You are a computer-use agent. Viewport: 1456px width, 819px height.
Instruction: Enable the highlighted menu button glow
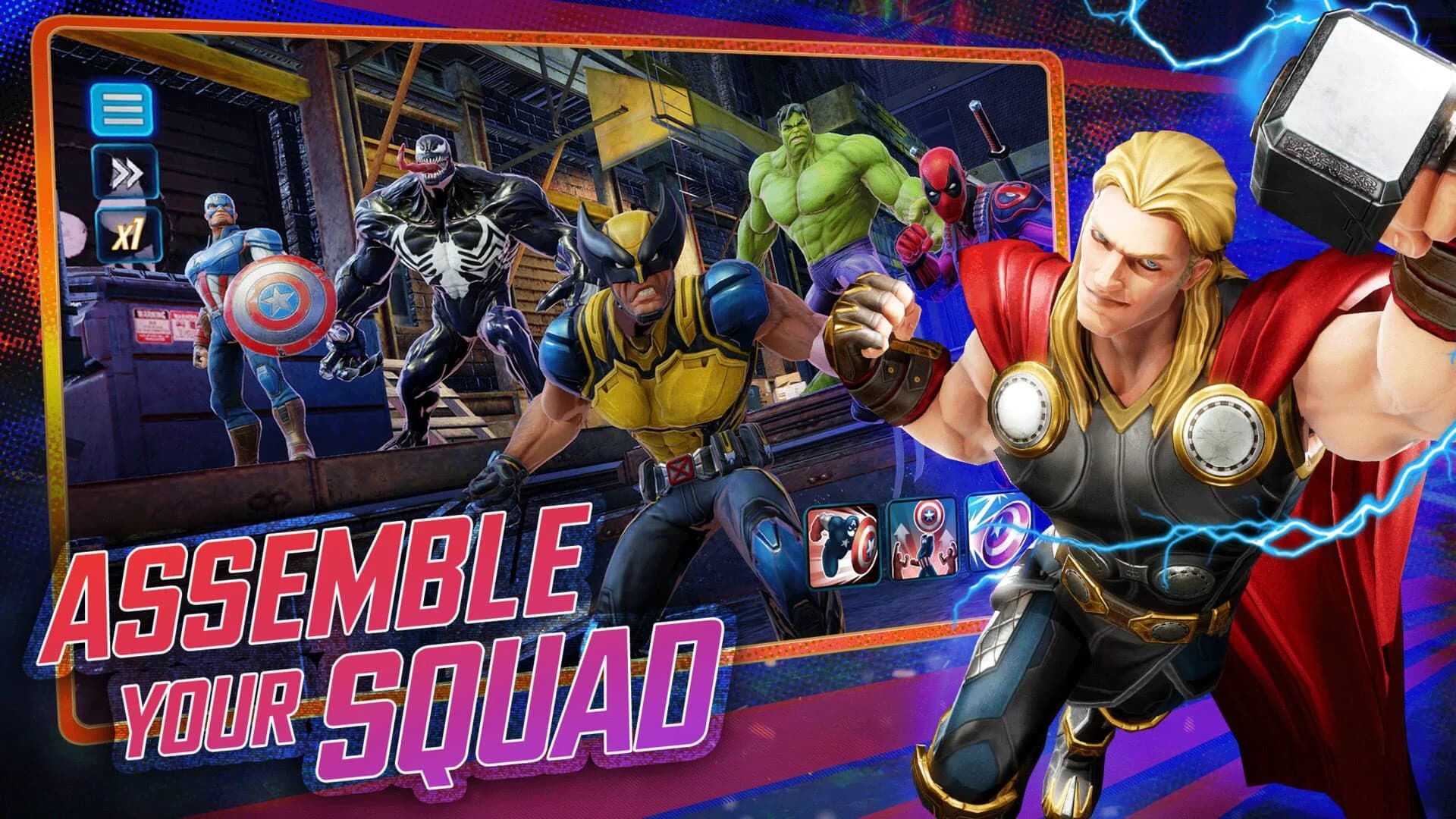pyautogui.click(x=121, y=108)
